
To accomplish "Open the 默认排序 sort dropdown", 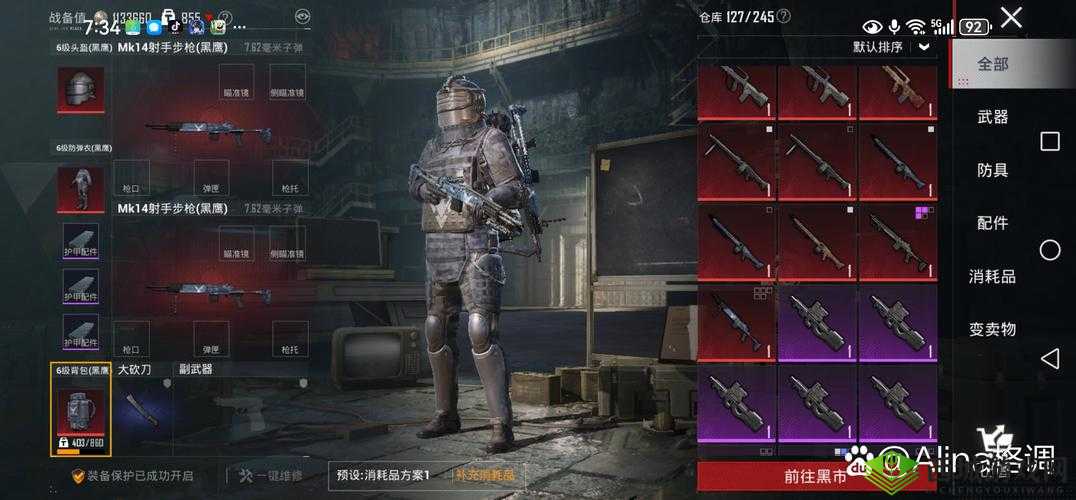I will (890, 46).
